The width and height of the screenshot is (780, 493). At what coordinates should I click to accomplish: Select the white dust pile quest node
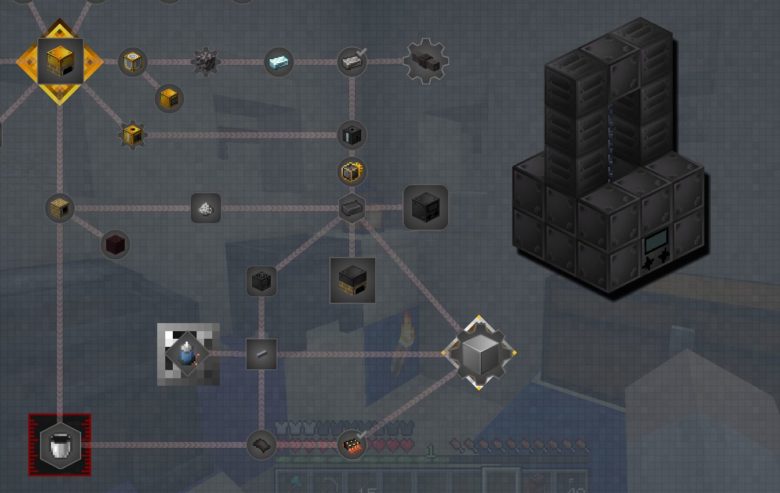pos(206,208)
